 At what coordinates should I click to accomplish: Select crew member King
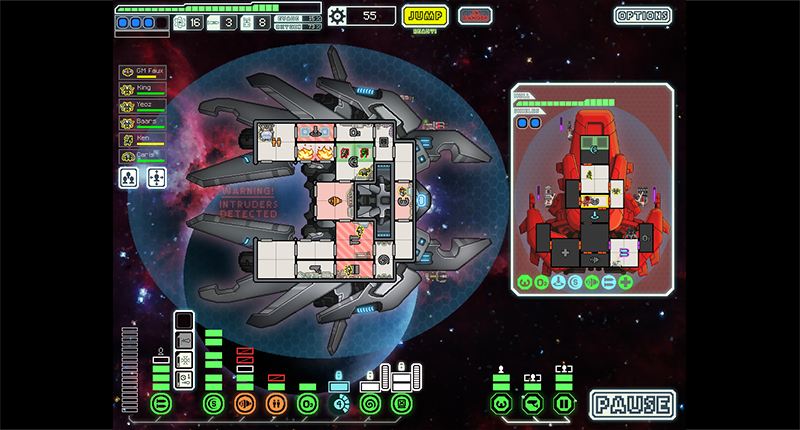(142, 89)
